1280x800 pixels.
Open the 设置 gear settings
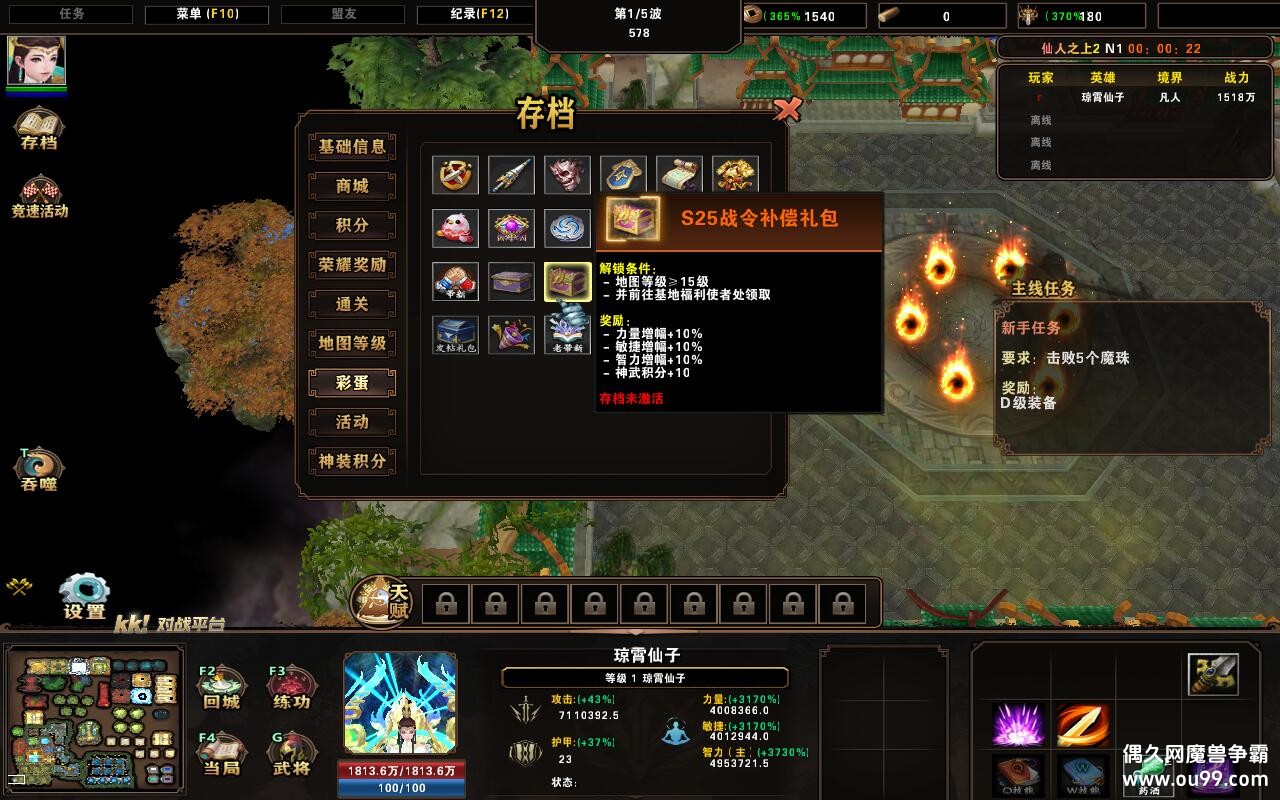[84, 594]
